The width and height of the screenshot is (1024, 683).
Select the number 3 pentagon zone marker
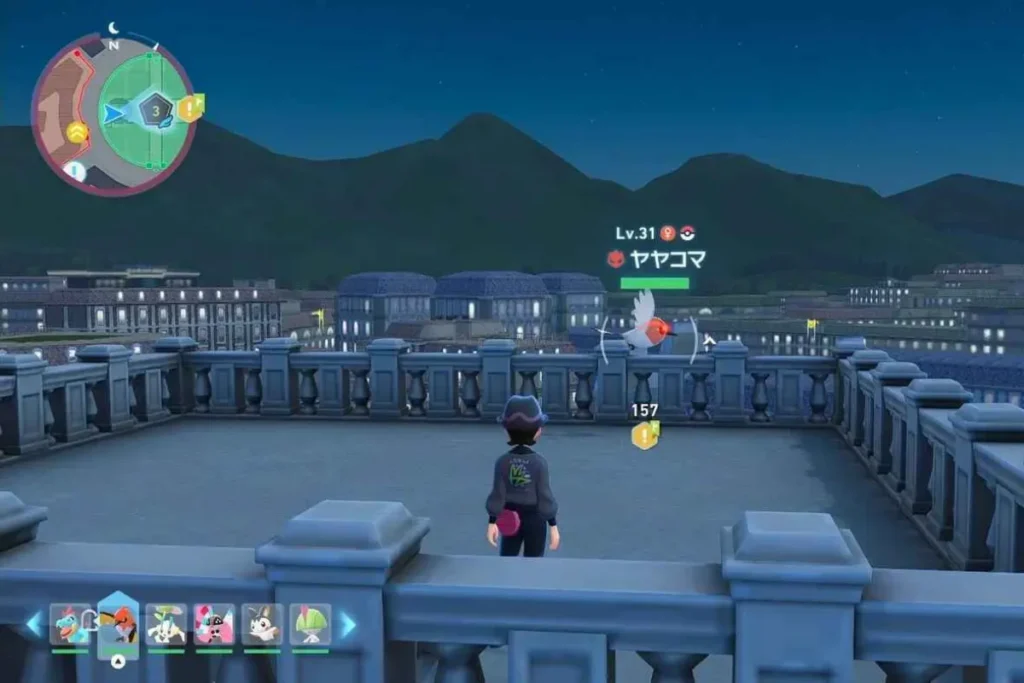click(x=156, y=109)
